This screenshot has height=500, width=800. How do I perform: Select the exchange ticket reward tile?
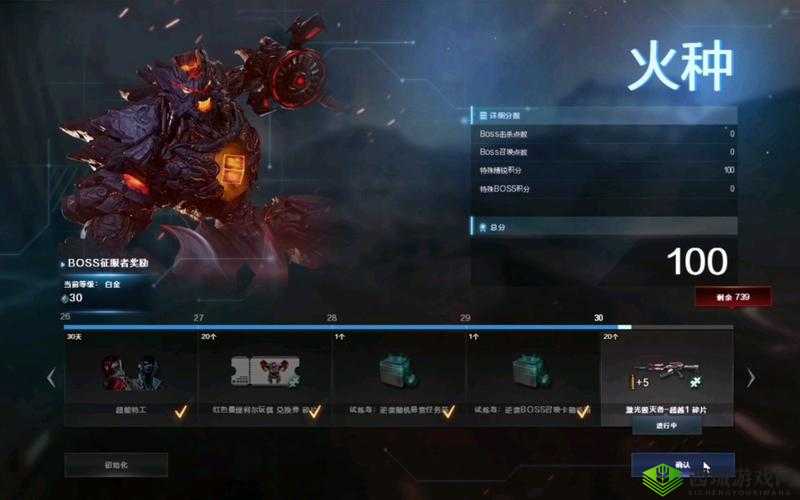(x=264, y=375)
